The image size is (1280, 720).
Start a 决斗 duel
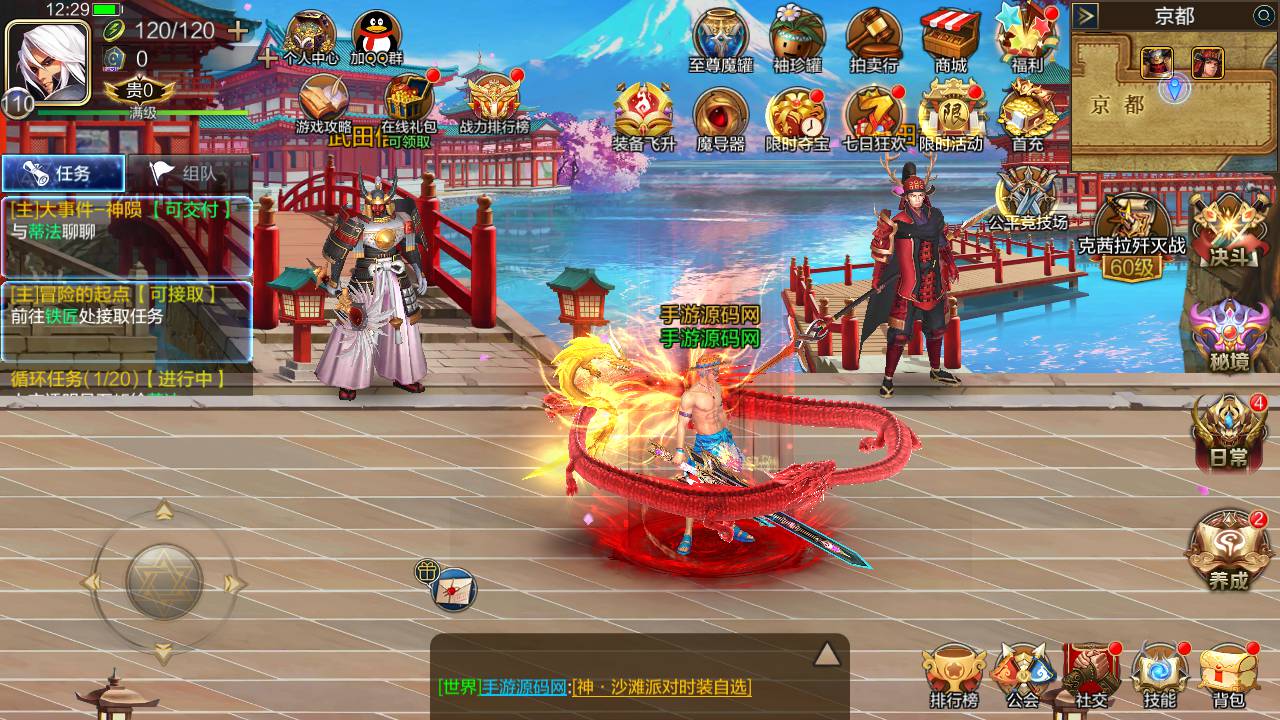(1230, 232)
